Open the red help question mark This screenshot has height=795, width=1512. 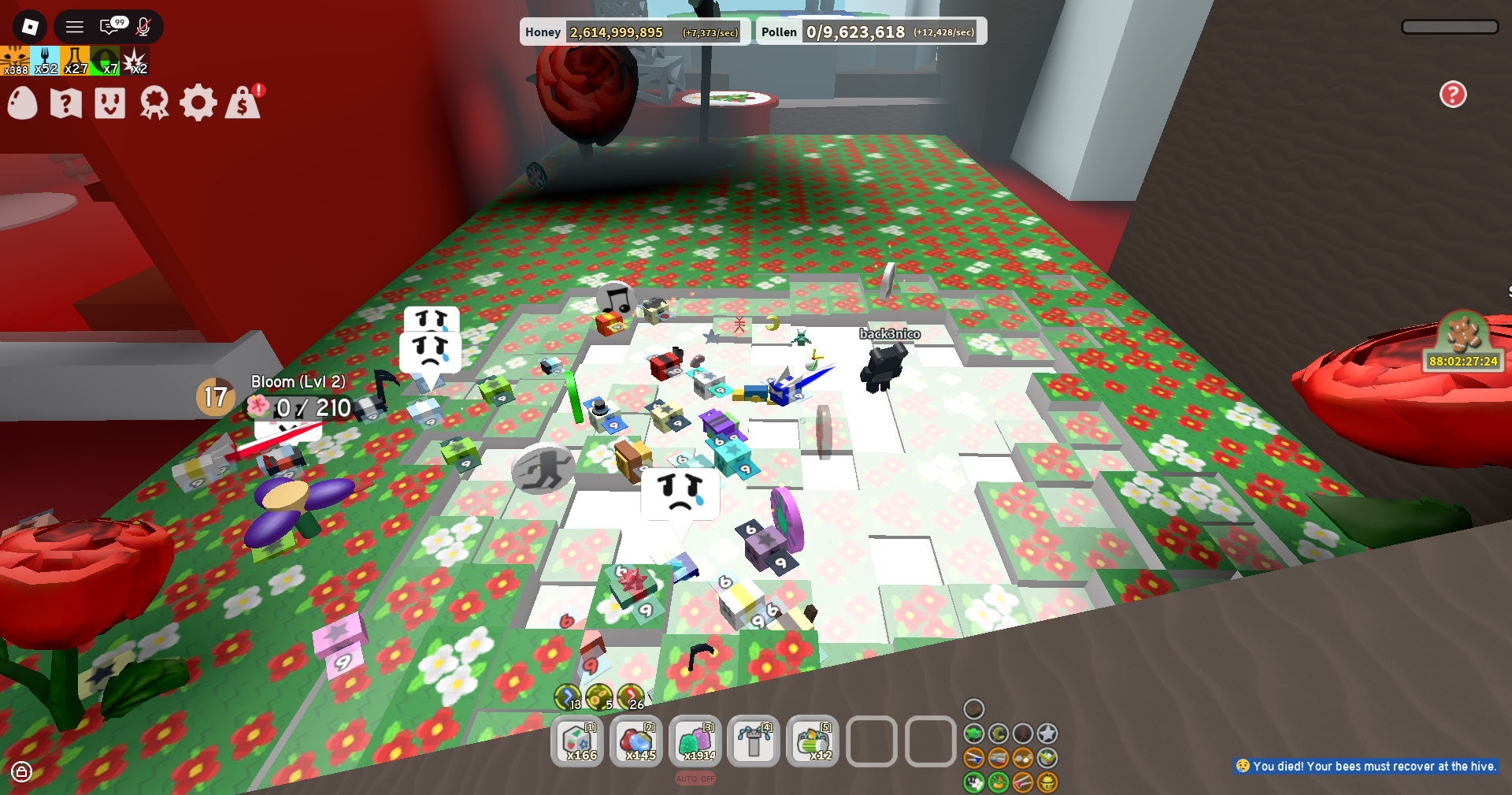click(x=1452, y=95)
